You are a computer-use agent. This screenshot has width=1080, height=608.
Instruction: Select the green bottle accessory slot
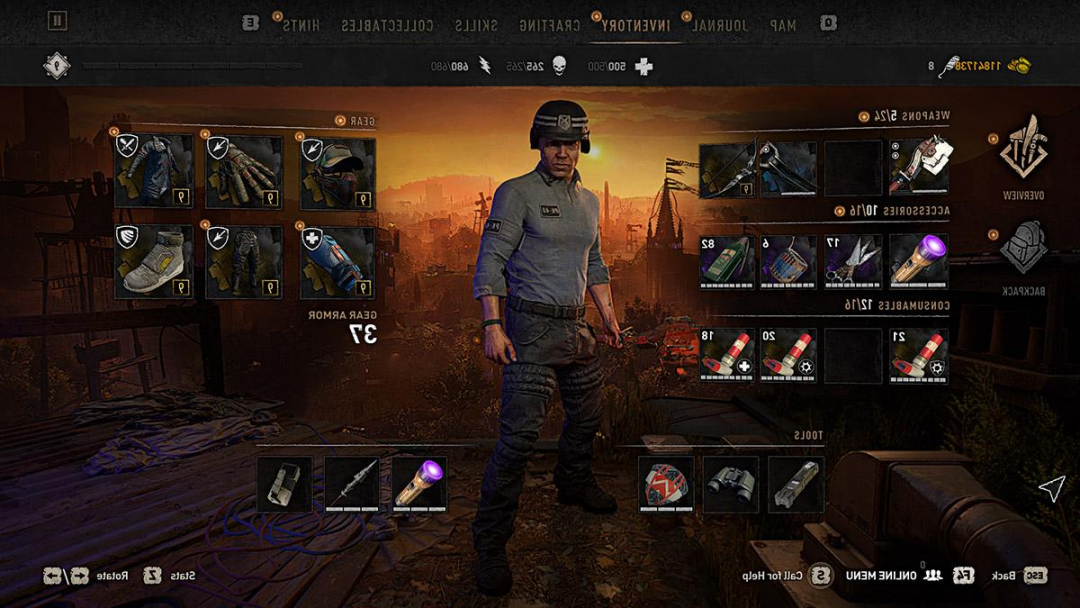[727, 262]
